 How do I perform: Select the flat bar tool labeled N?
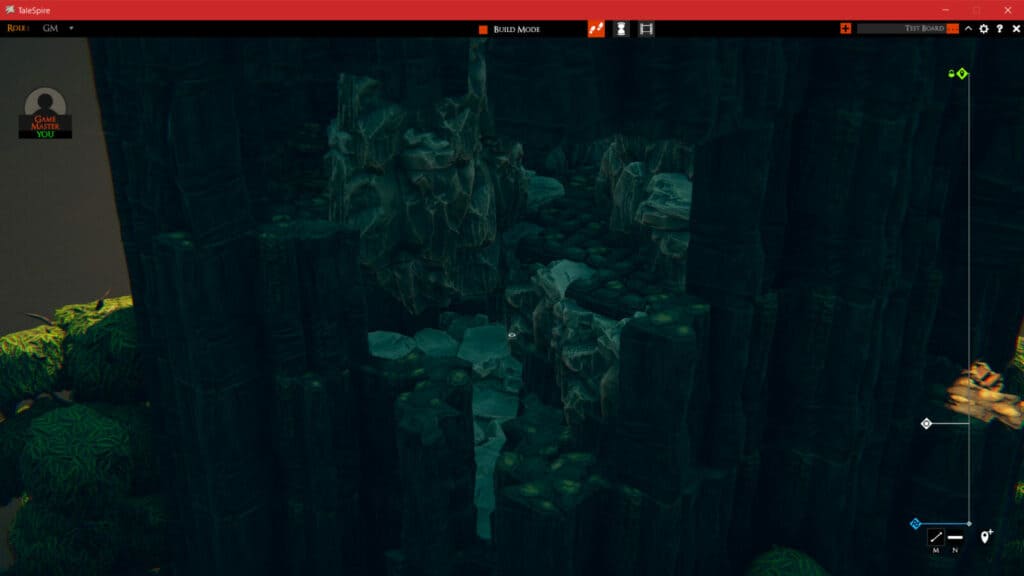tap(955, 538)
